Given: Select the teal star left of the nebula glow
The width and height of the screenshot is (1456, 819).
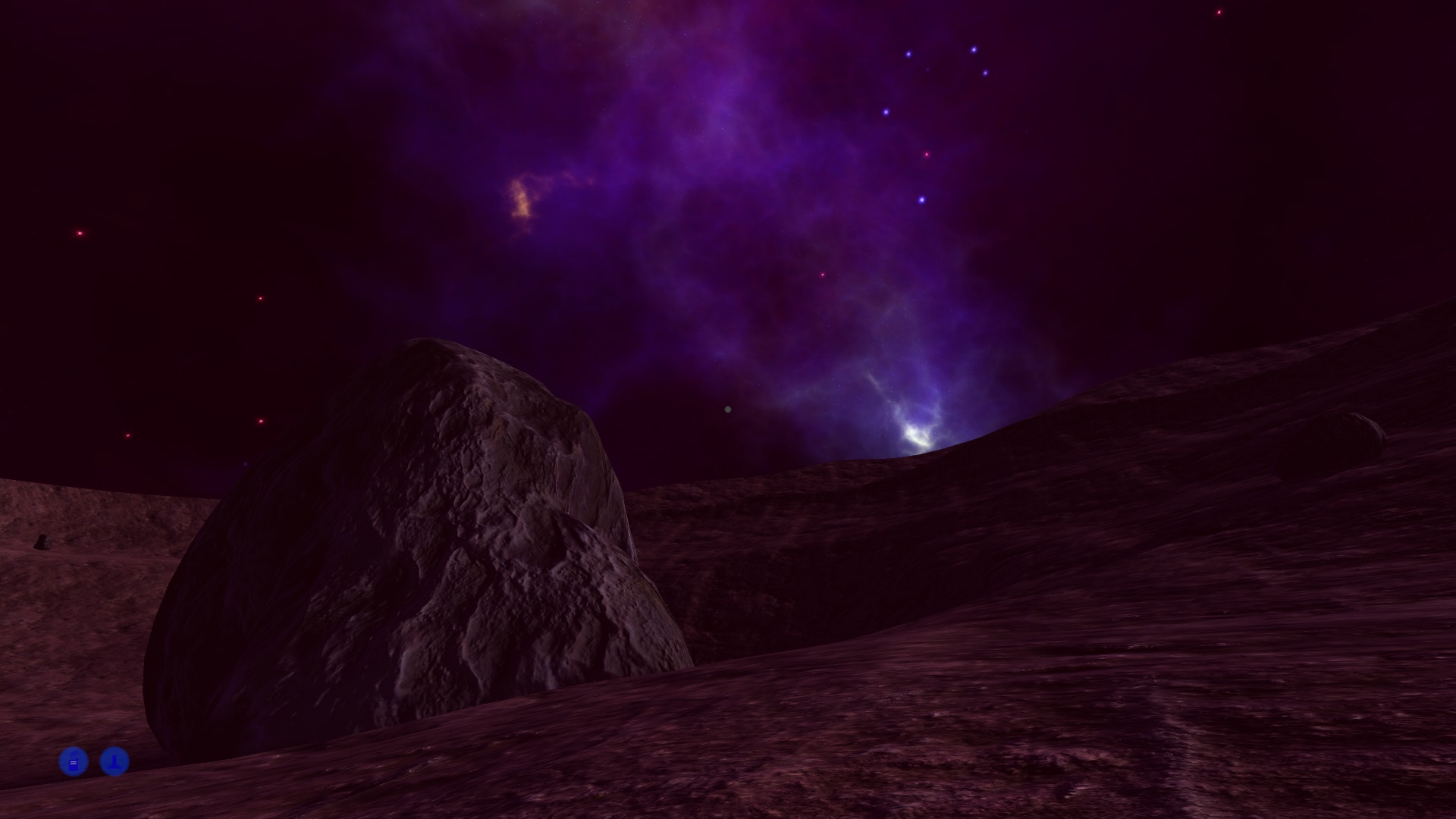Looking at the screenshot, I should point(726,408).
